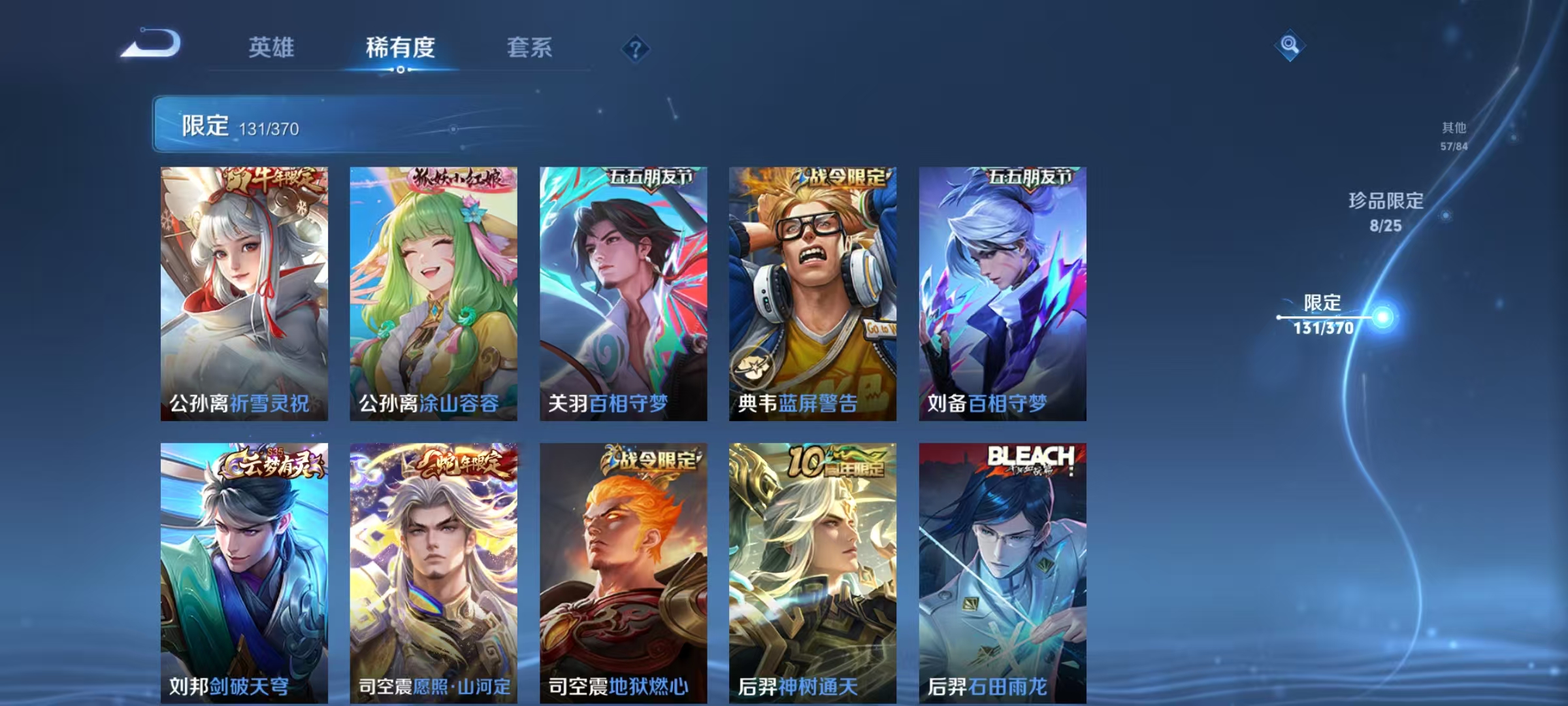This screenshot has height=706, width=1568.
Task: Select the 关羽百相守梦 skin card
Action: click(624, 288)
